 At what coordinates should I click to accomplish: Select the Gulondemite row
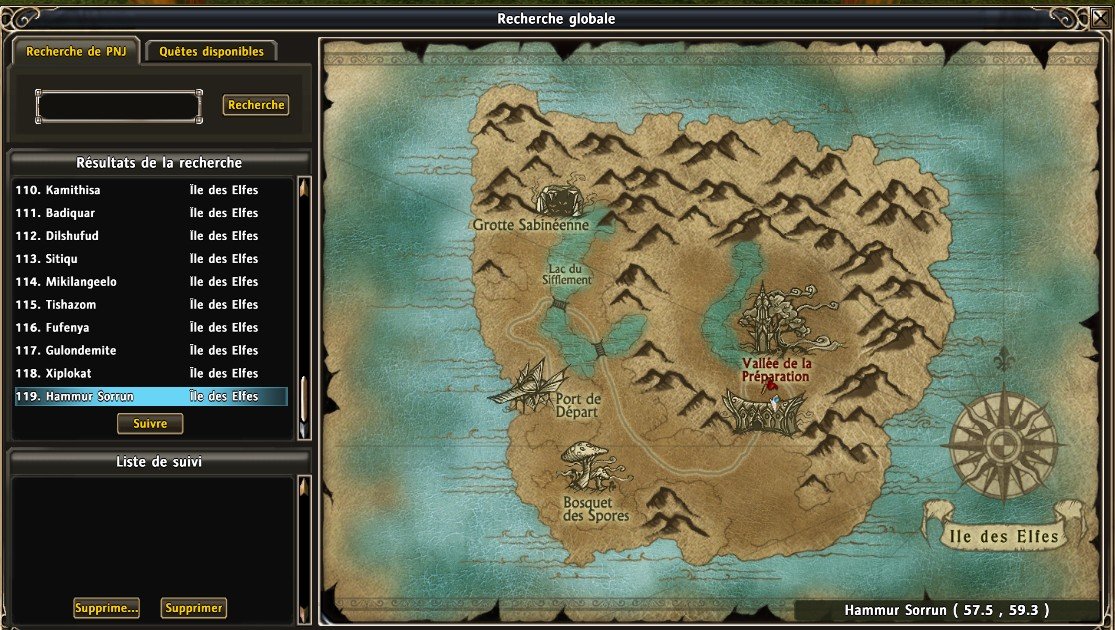tap(150, 351)
